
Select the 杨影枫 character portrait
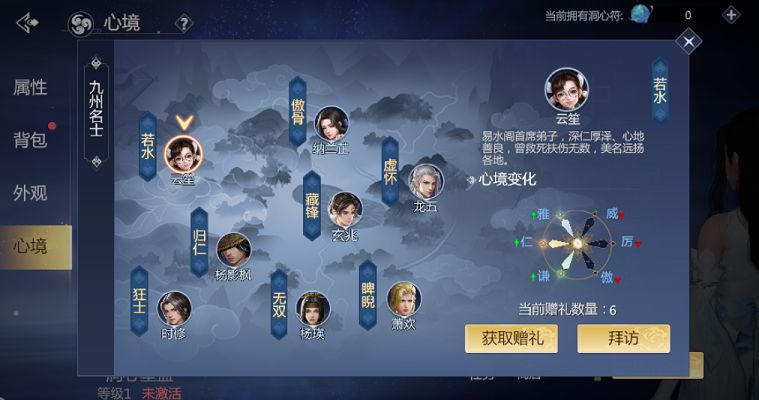tap(234, 250)
